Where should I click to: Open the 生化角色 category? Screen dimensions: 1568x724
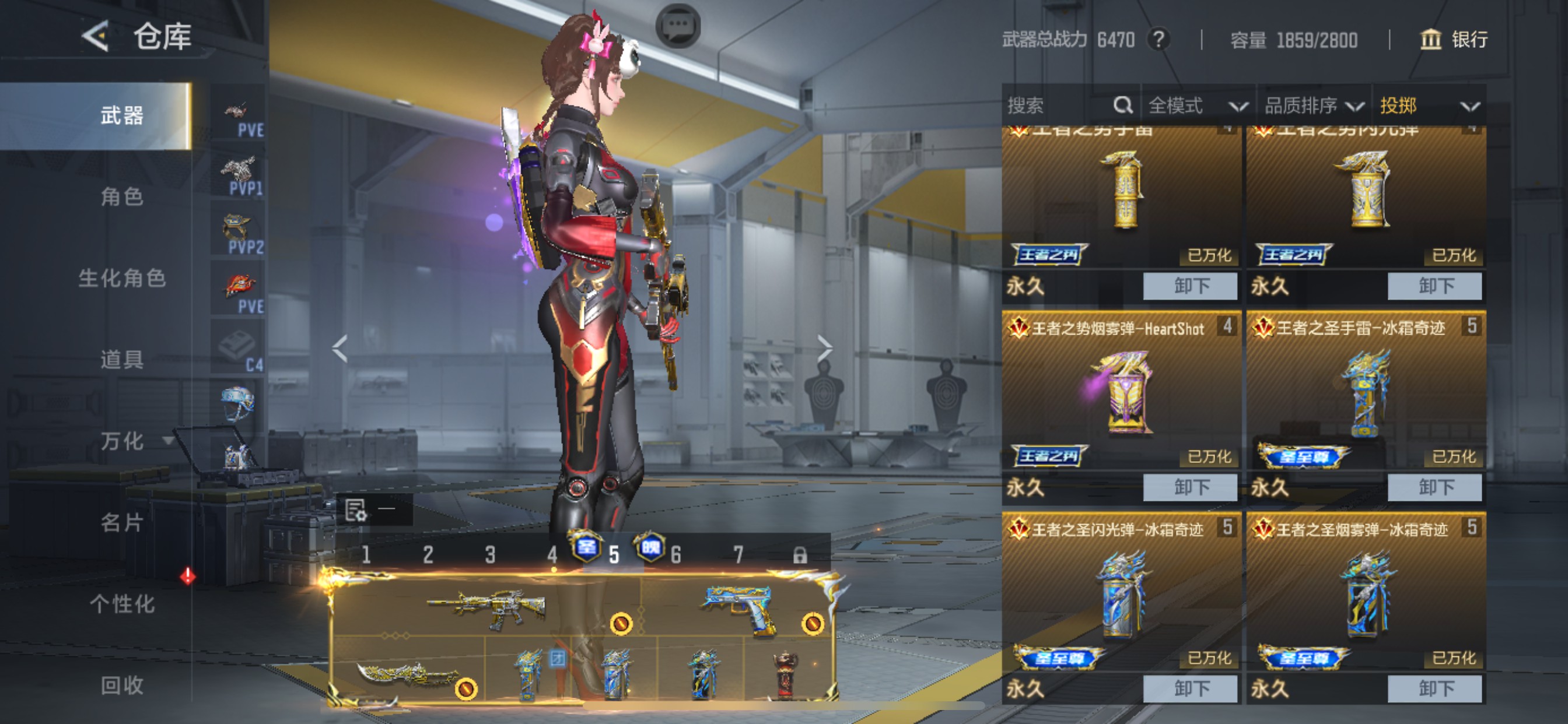coord(122,278)
